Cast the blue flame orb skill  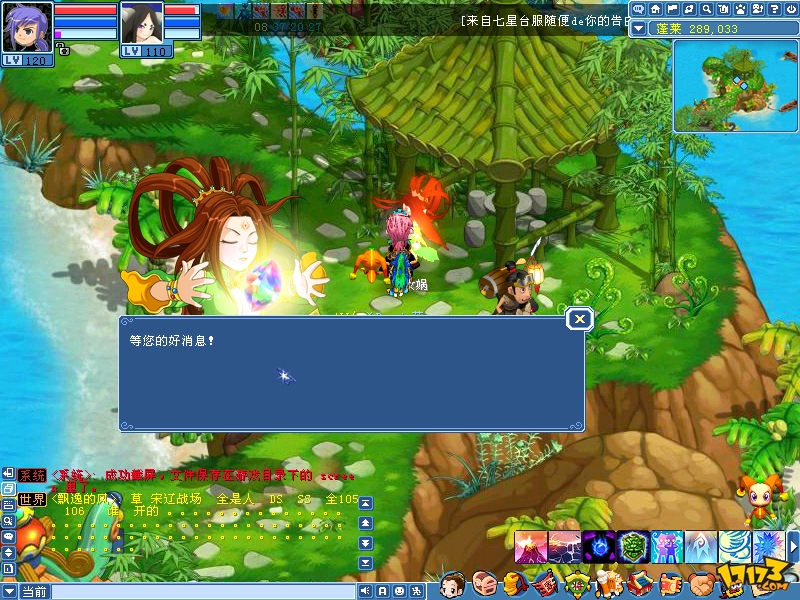598,547
